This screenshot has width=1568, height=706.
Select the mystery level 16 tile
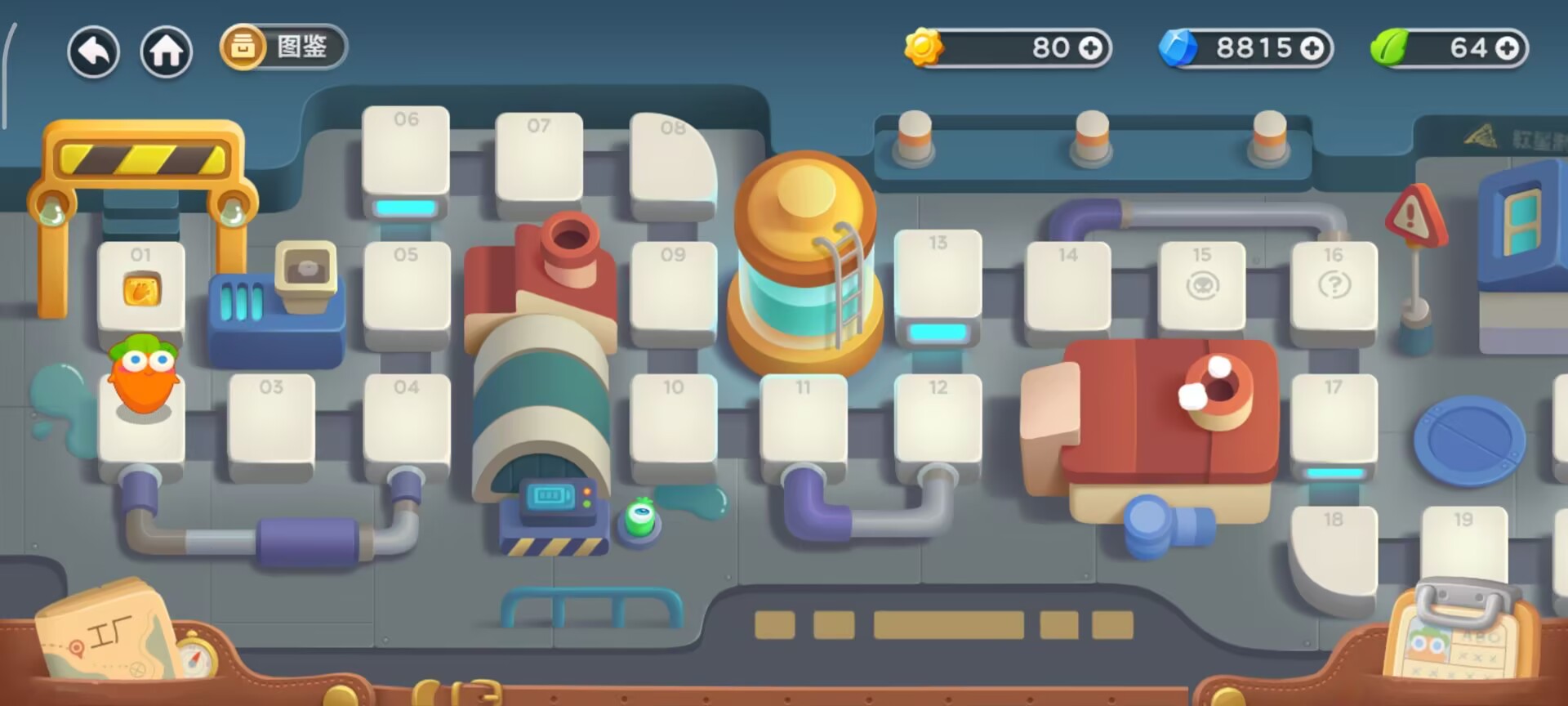click(1334, 286)
